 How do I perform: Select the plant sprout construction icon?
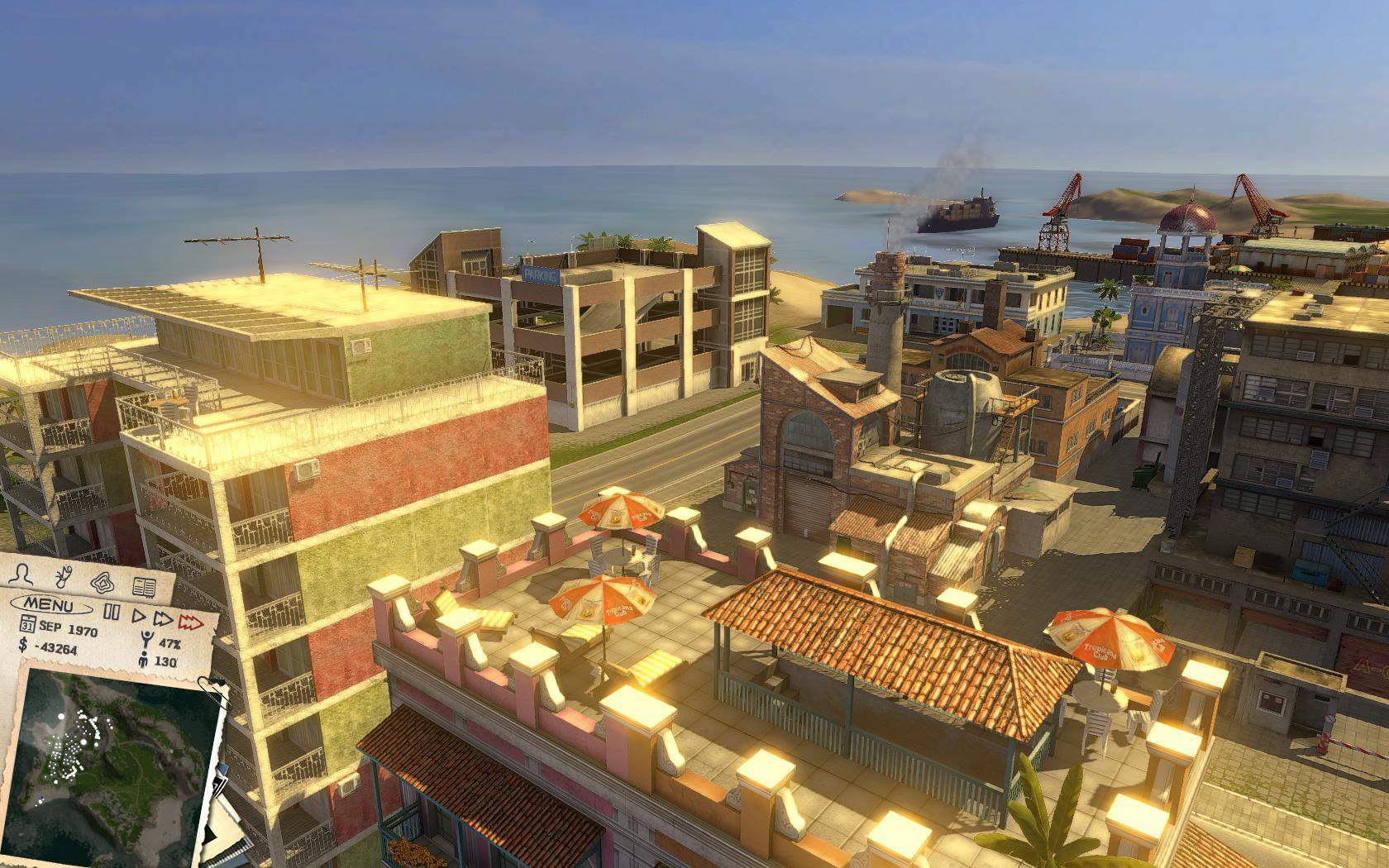coord(64,576)
